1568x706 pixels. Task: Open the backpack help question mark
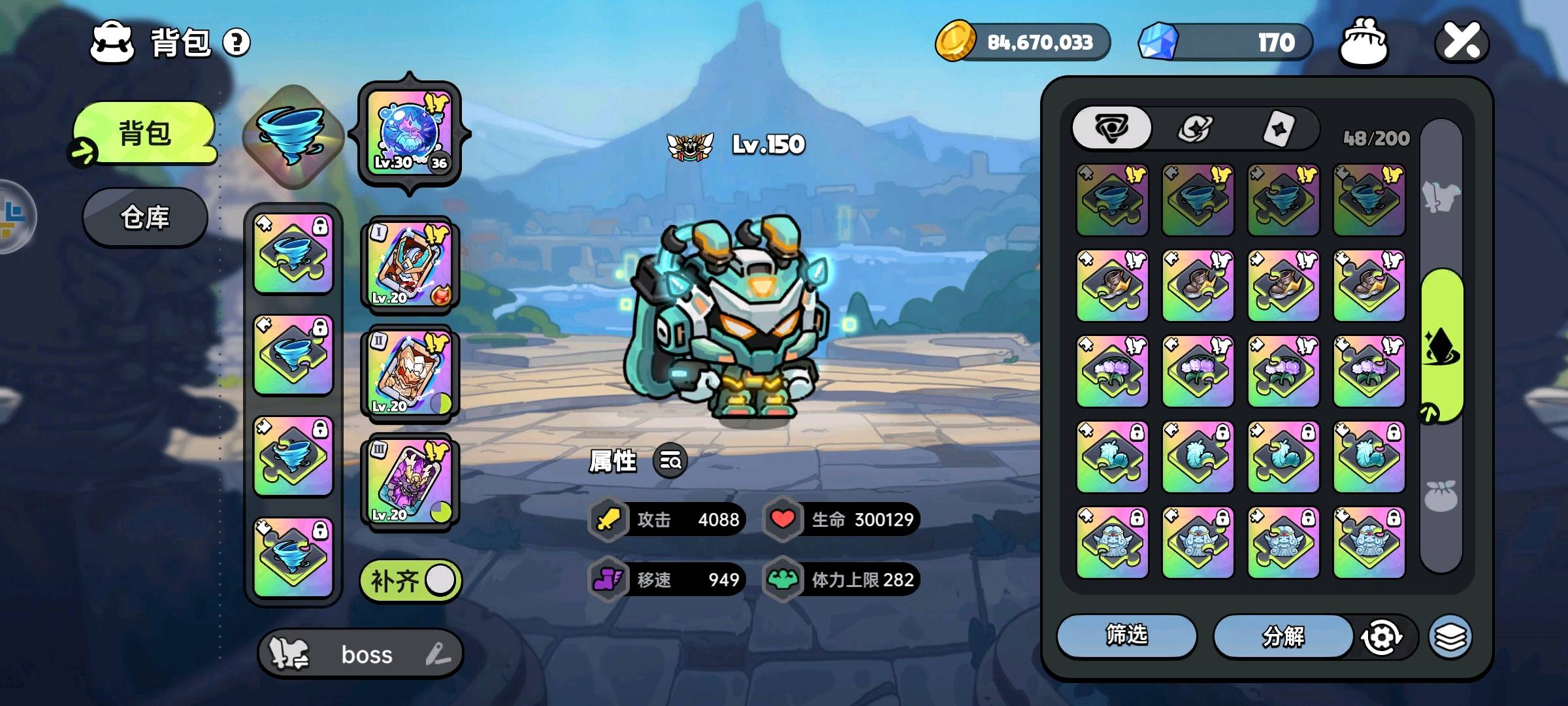pyautogui.click(x=237, y=43)
